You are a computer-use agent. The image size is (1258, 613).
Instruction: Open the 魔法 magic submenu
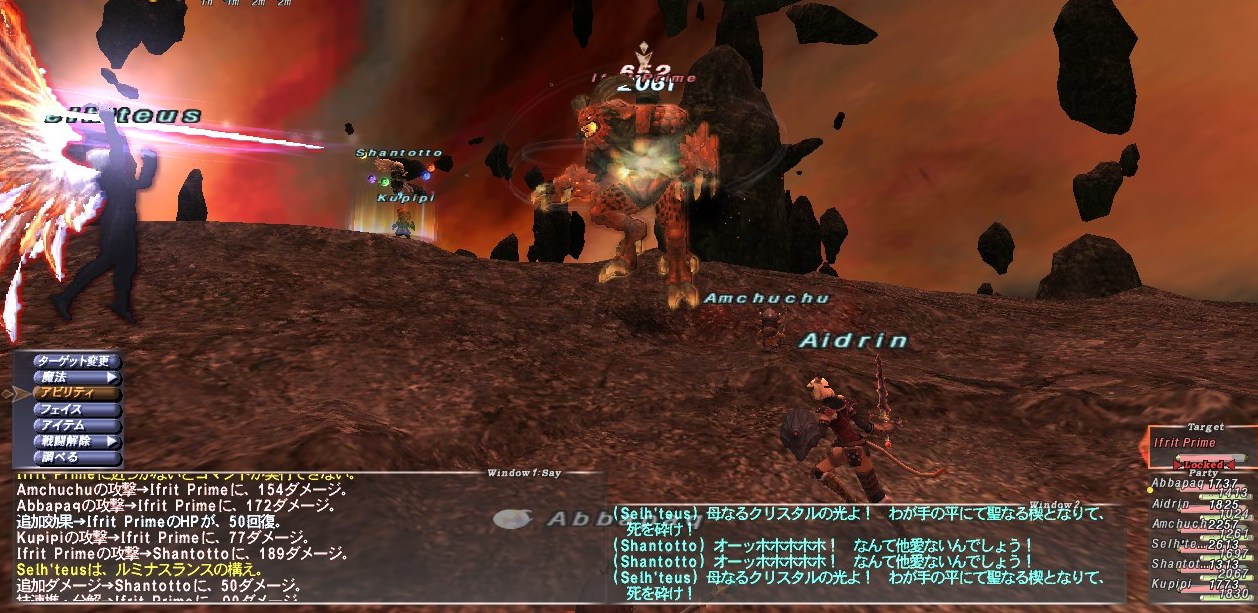pos(77,377)
